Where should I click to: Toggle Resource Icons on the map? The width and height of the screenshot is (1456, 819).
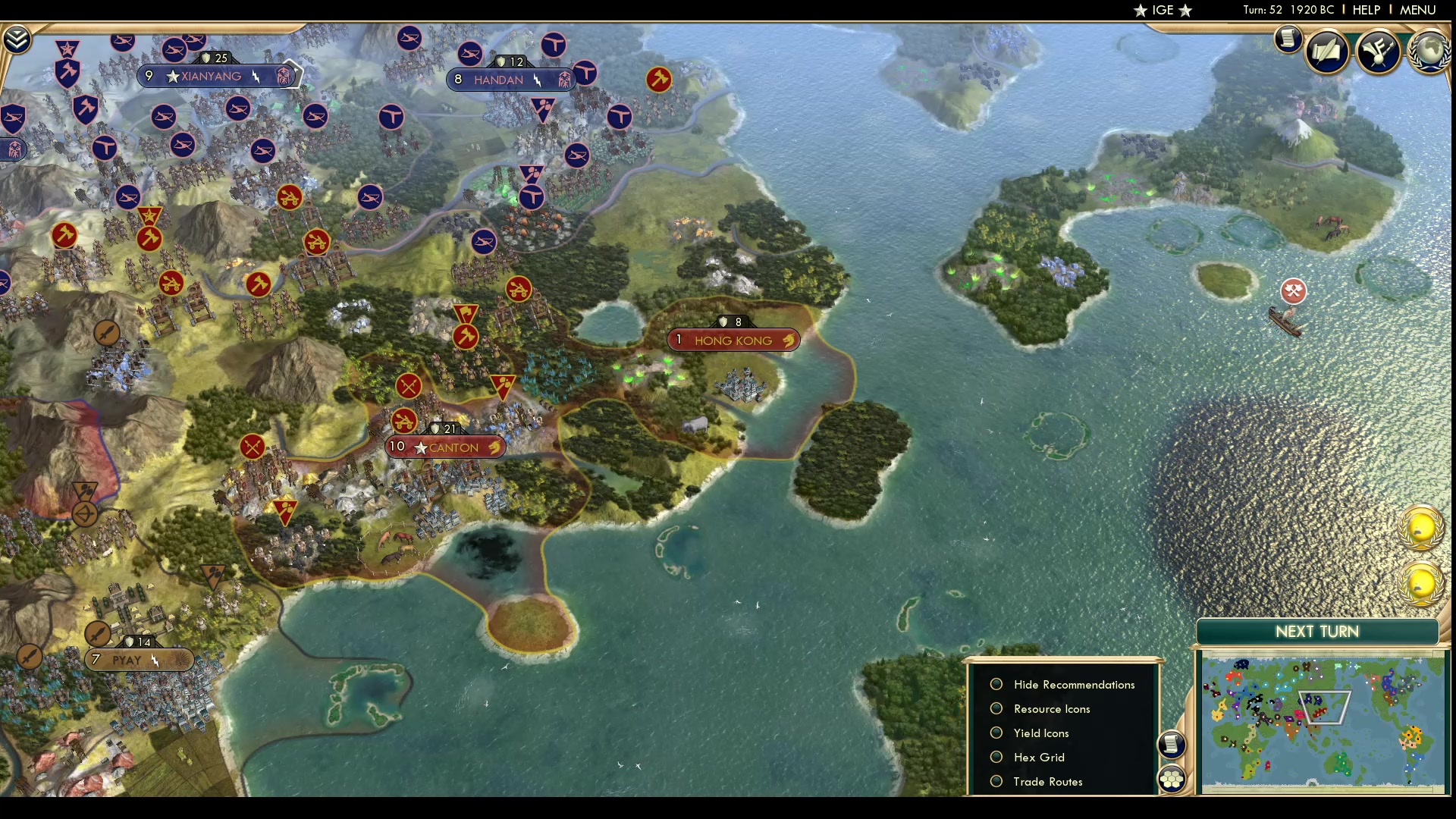tap(996, 708)
